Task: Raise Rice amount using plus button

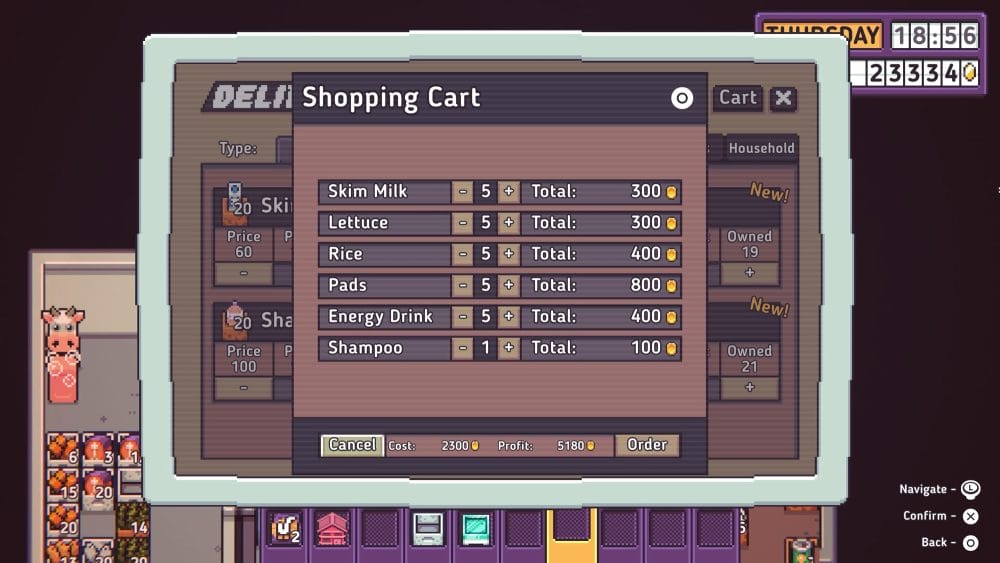Action: click(509, 254)
